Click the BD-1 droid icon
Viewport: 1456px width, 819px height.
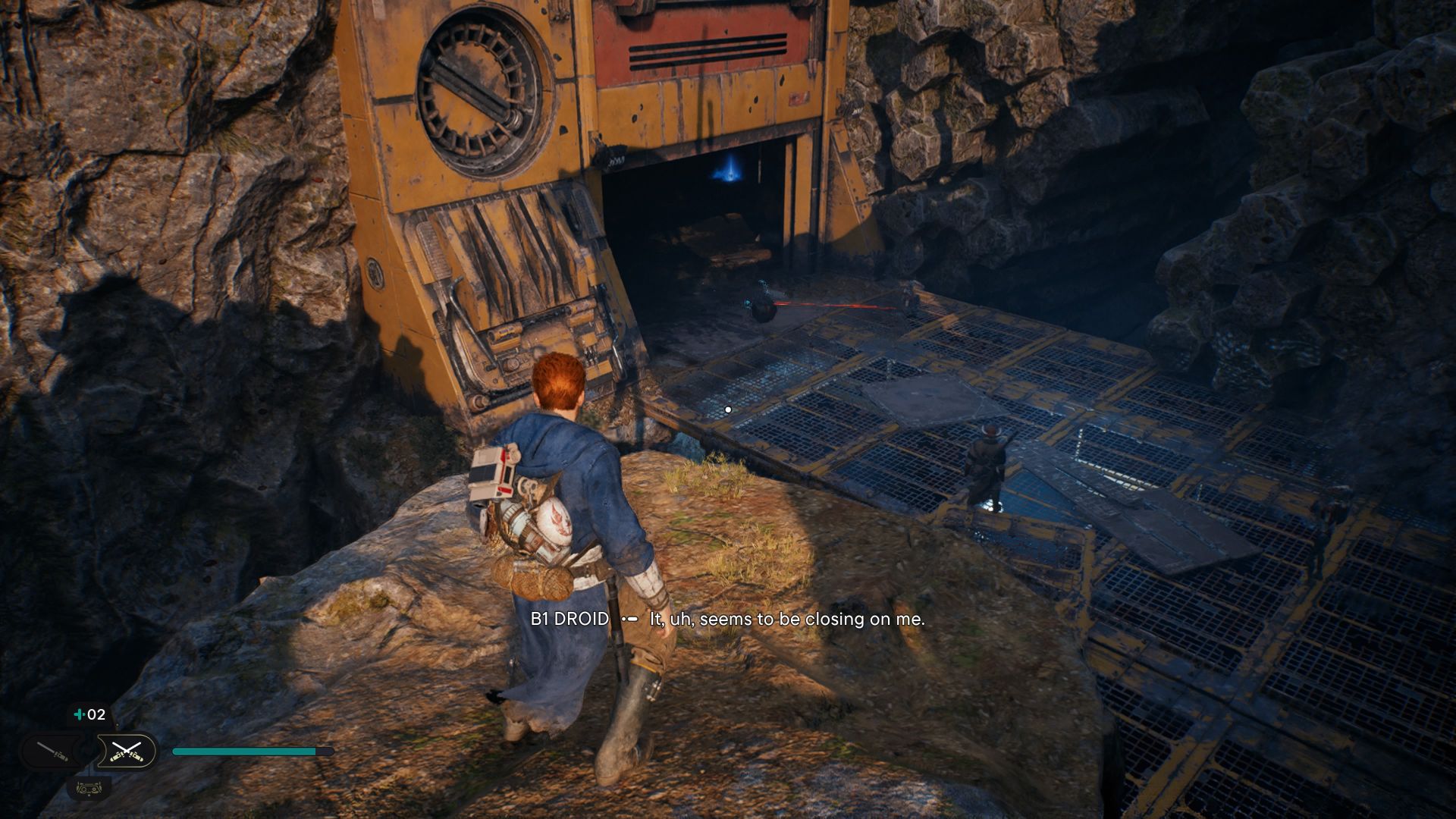tap(89, 787)
